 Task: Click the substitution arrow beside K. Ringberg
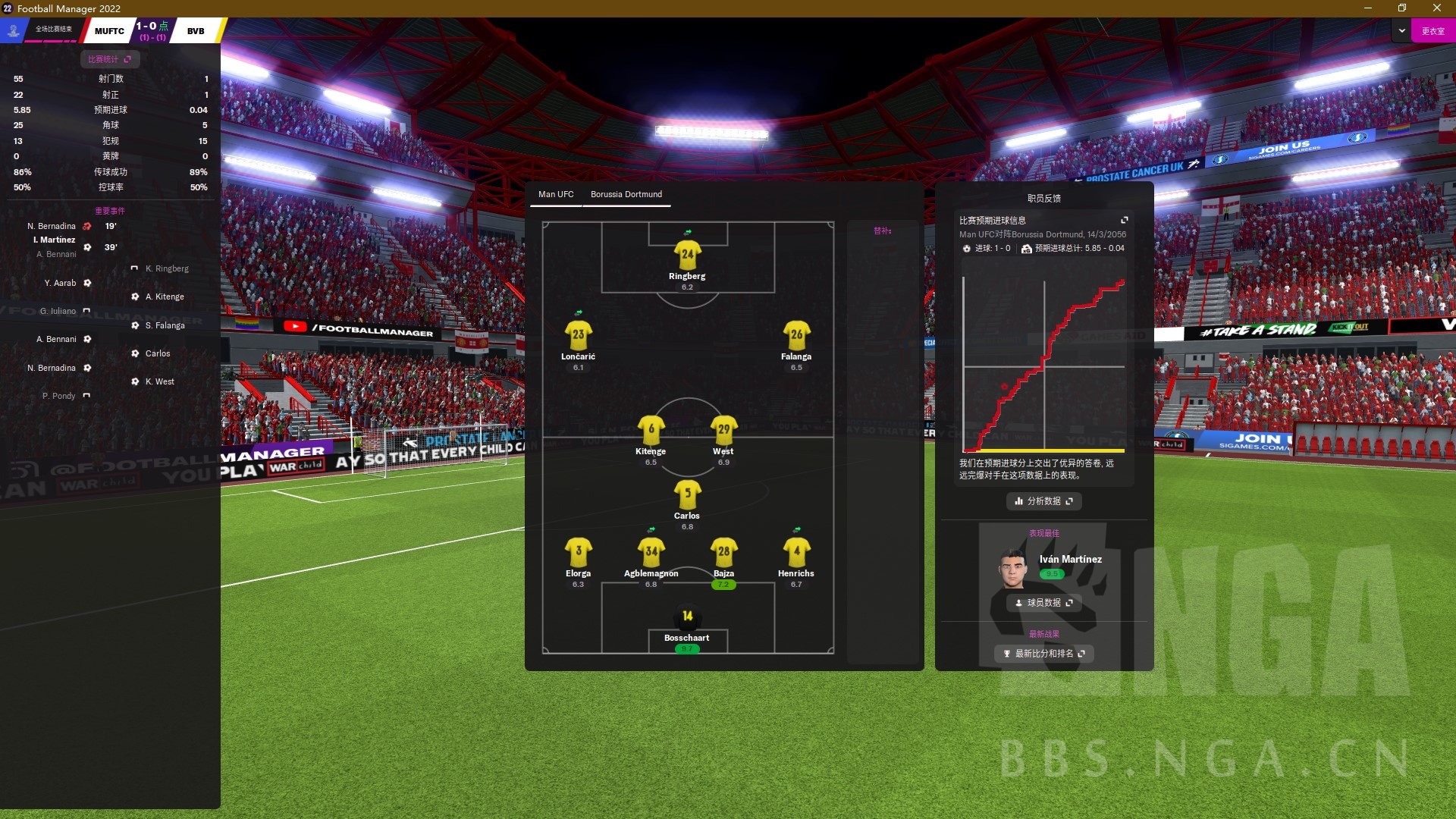pyautogui.click(x=135, y=268)
